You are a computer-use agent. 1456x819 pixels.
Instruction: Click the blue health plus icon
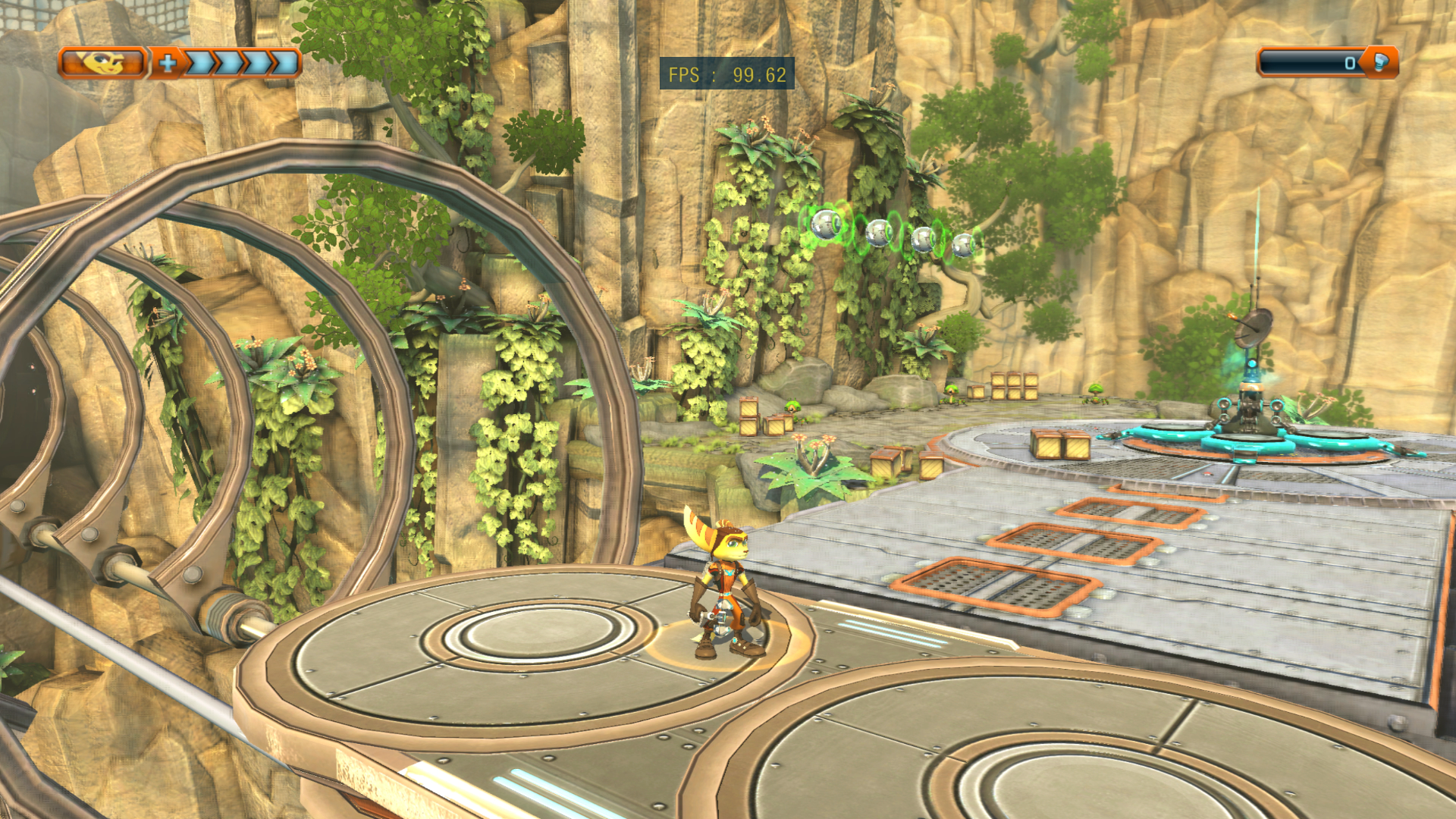[168, 63]
